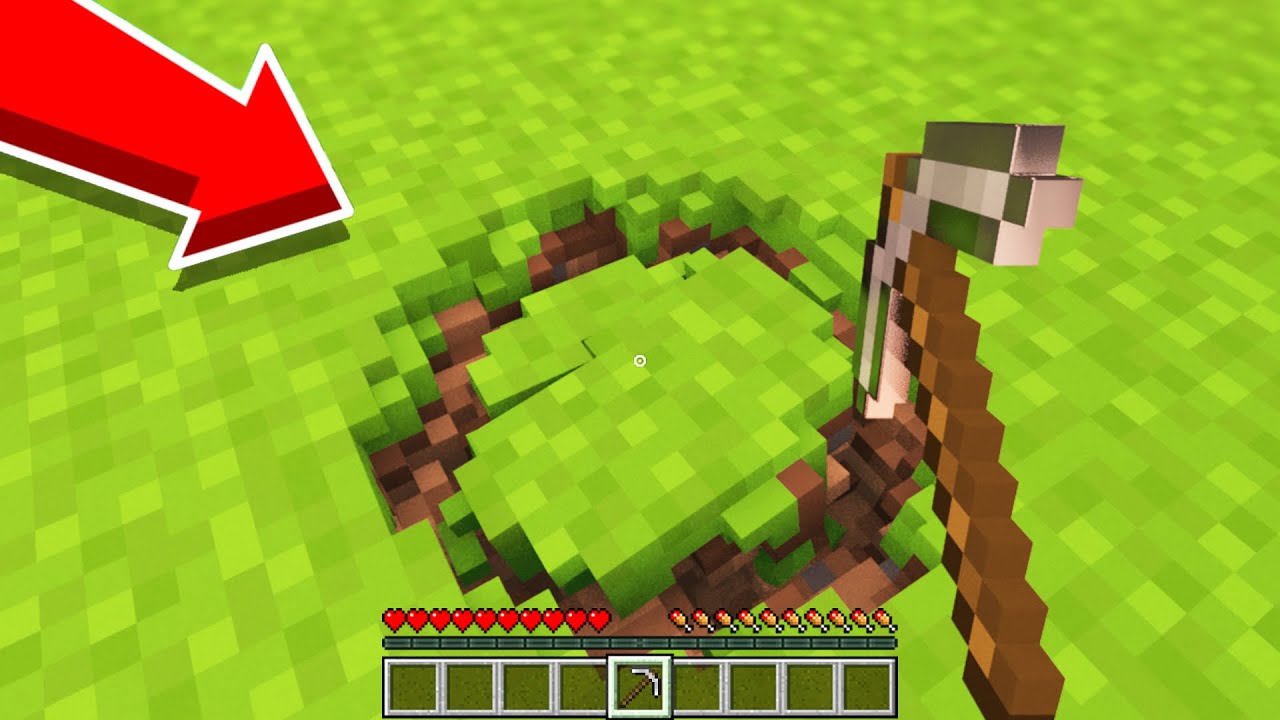
Task: Click the second hotbar slot
Action: point(470,688)
